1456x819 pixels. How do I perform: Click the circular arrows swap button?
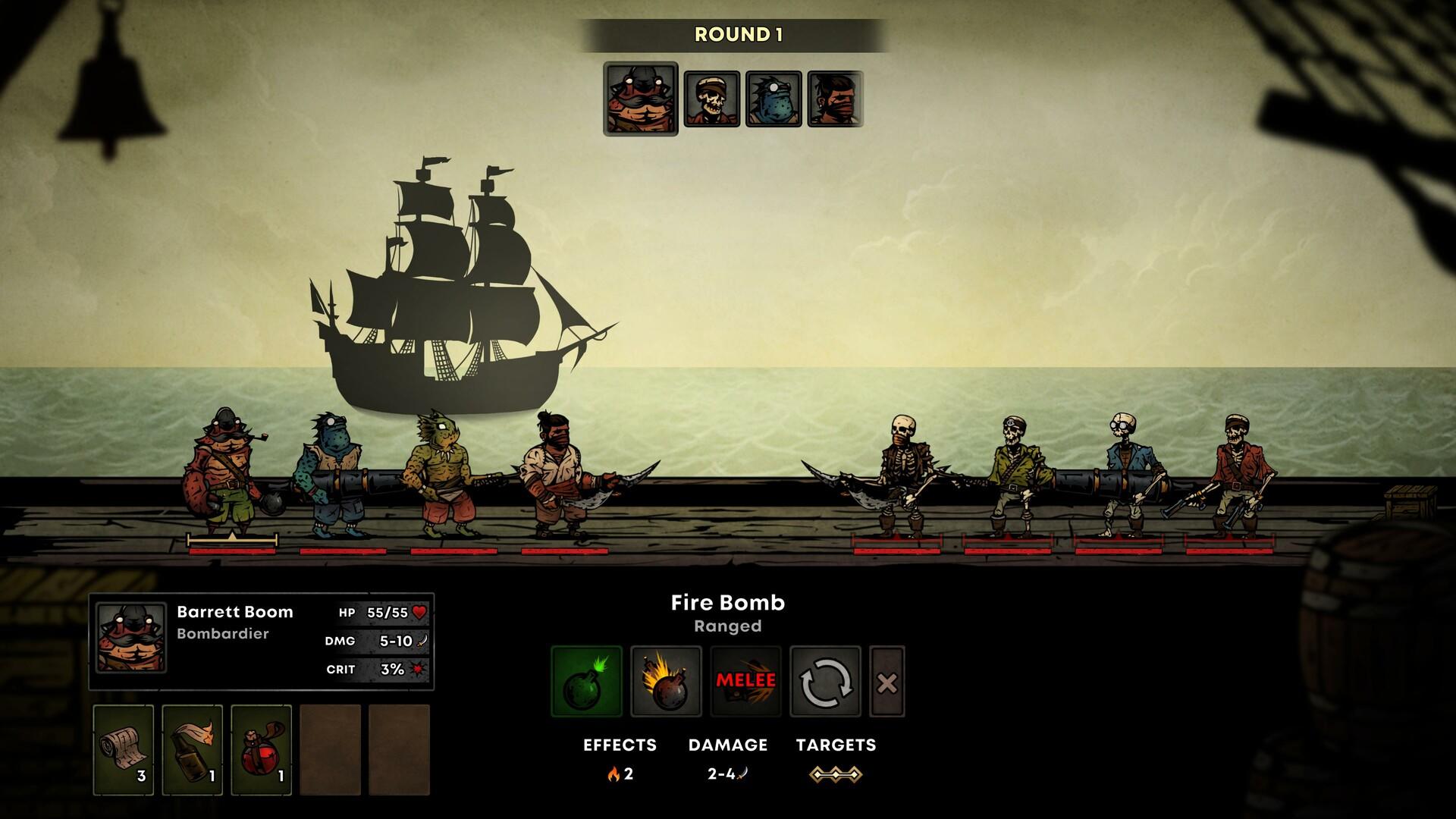point(825,681)
